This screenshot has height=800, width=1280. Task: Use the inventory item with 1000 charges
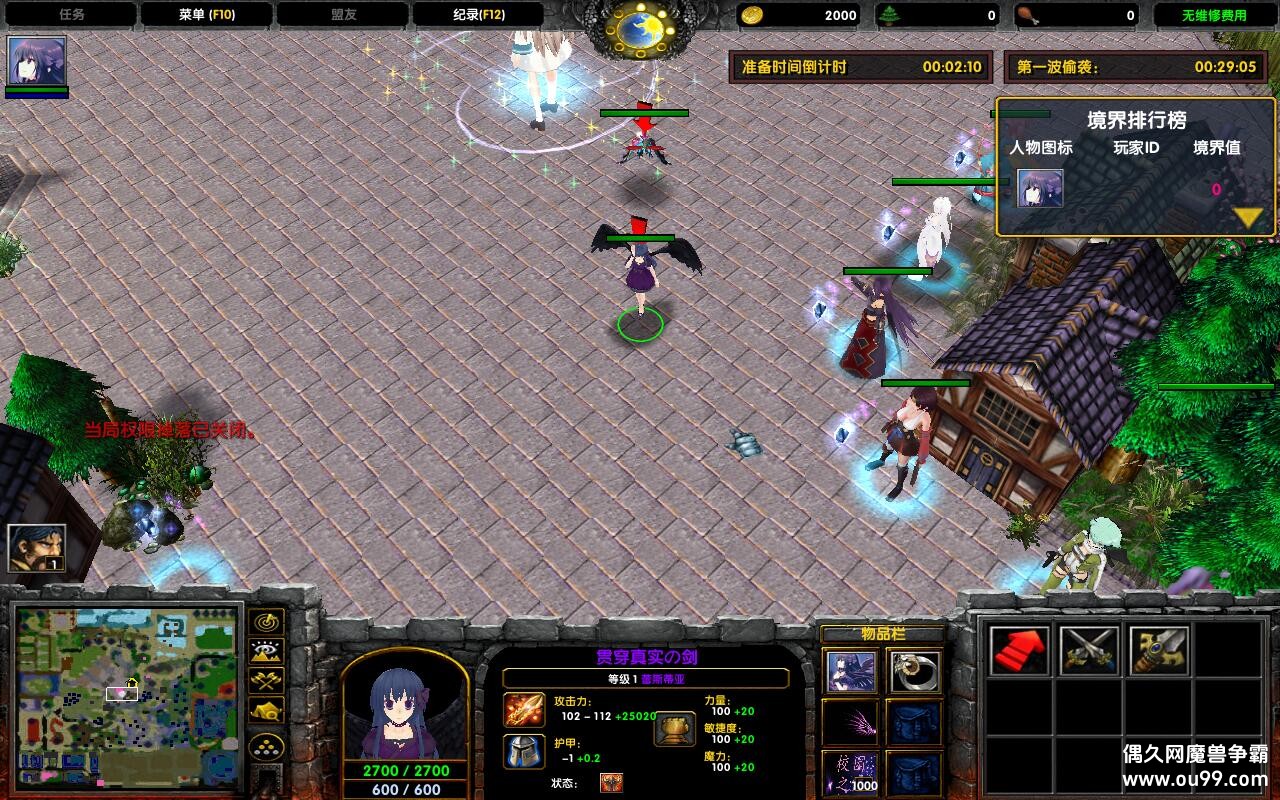851,773
